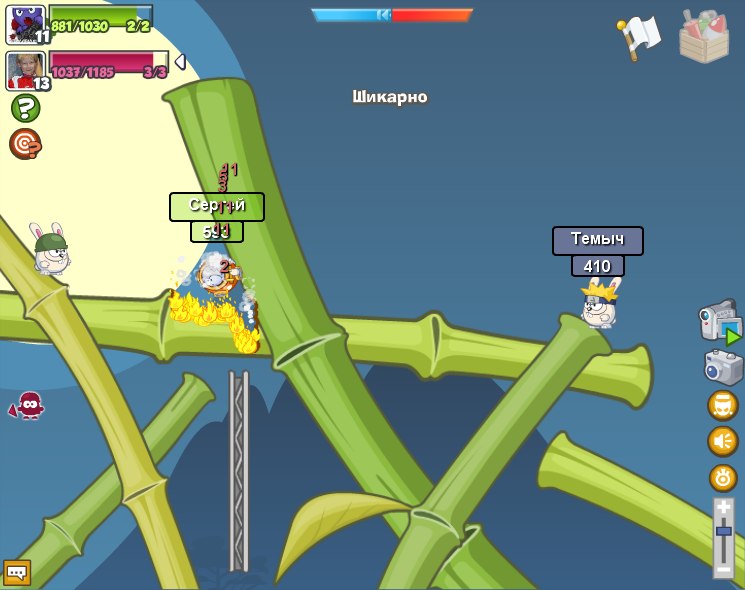Click the target with question mark icon
This screenshot has width=745, height=590.
pyautogui.click(x=25, y=144)
